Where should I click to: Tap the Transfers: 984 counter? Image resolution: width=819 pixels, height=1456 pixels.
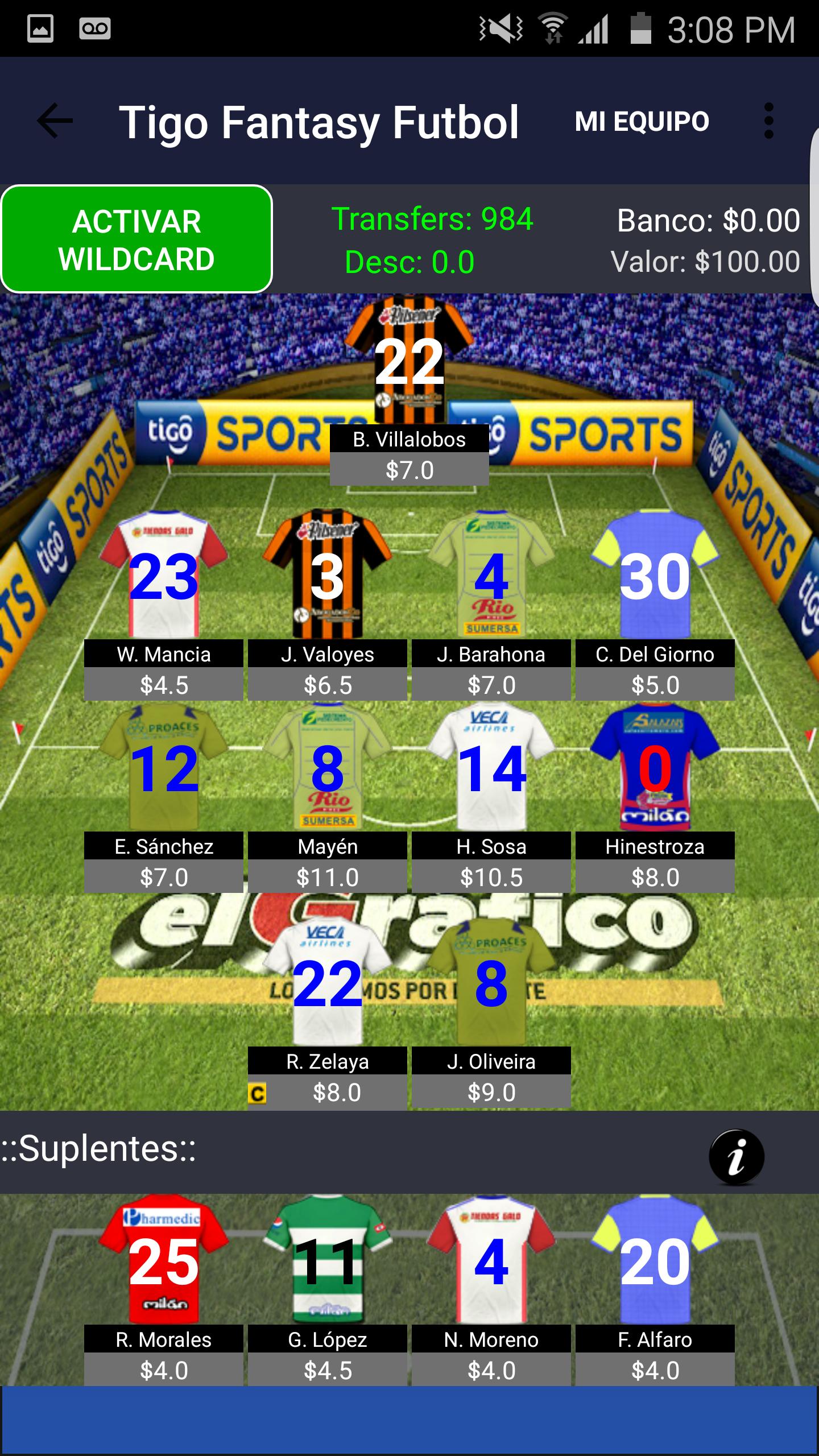point(433,217)
